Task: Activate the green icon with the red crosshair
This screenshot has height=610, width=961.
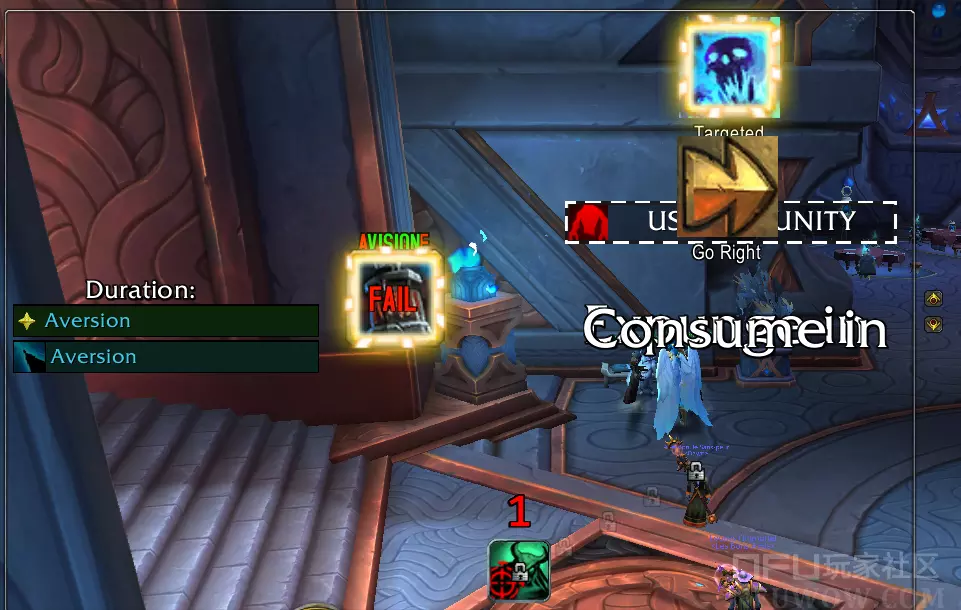Action: point(519,571)
